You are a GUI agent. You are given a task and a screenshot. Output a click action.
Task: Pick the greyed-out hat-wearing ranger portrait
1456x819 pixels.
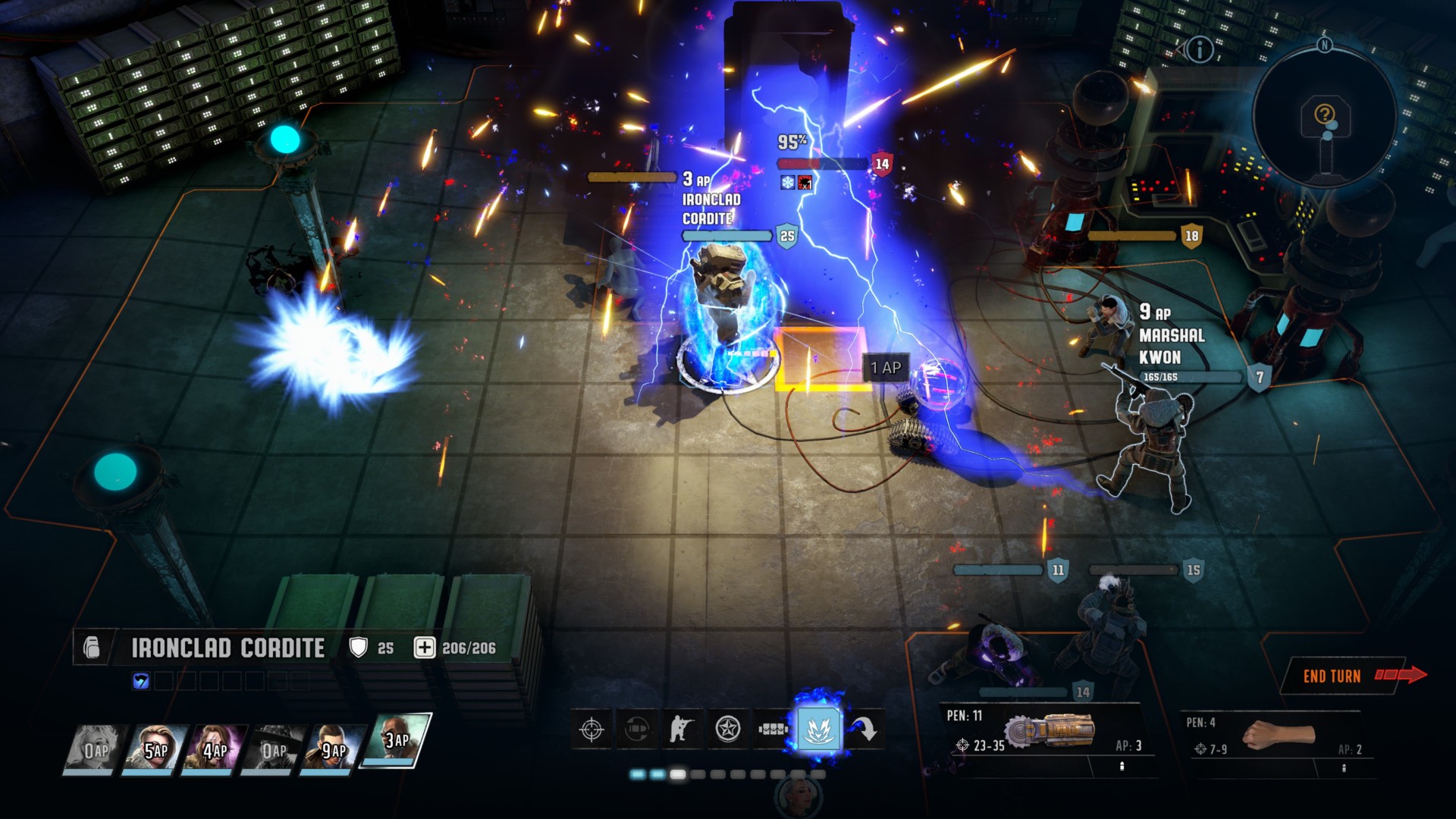[x=274, y=749]
